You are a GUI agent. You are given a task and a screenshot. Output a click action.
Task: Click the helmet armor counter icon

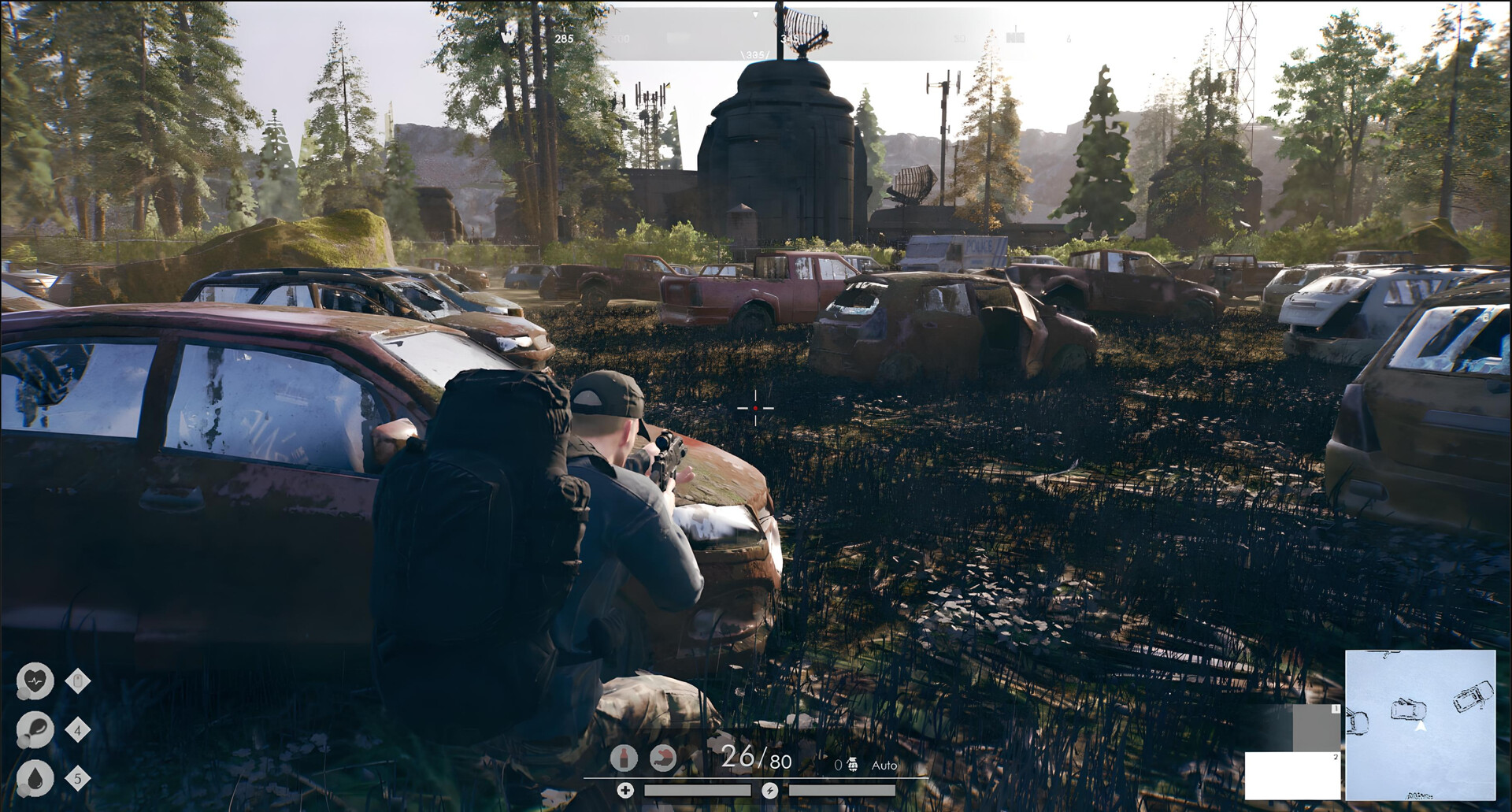tap(851, 764)
